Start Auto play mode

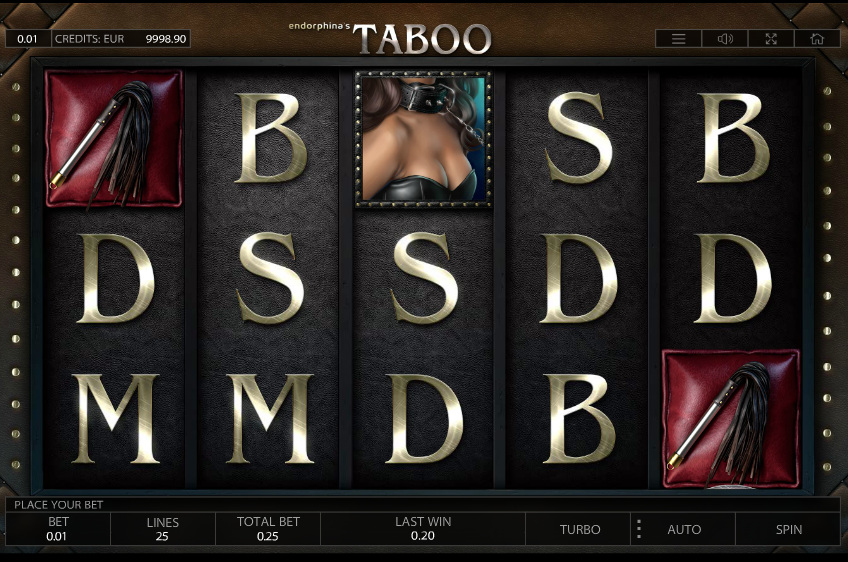(x=684, y=529)
